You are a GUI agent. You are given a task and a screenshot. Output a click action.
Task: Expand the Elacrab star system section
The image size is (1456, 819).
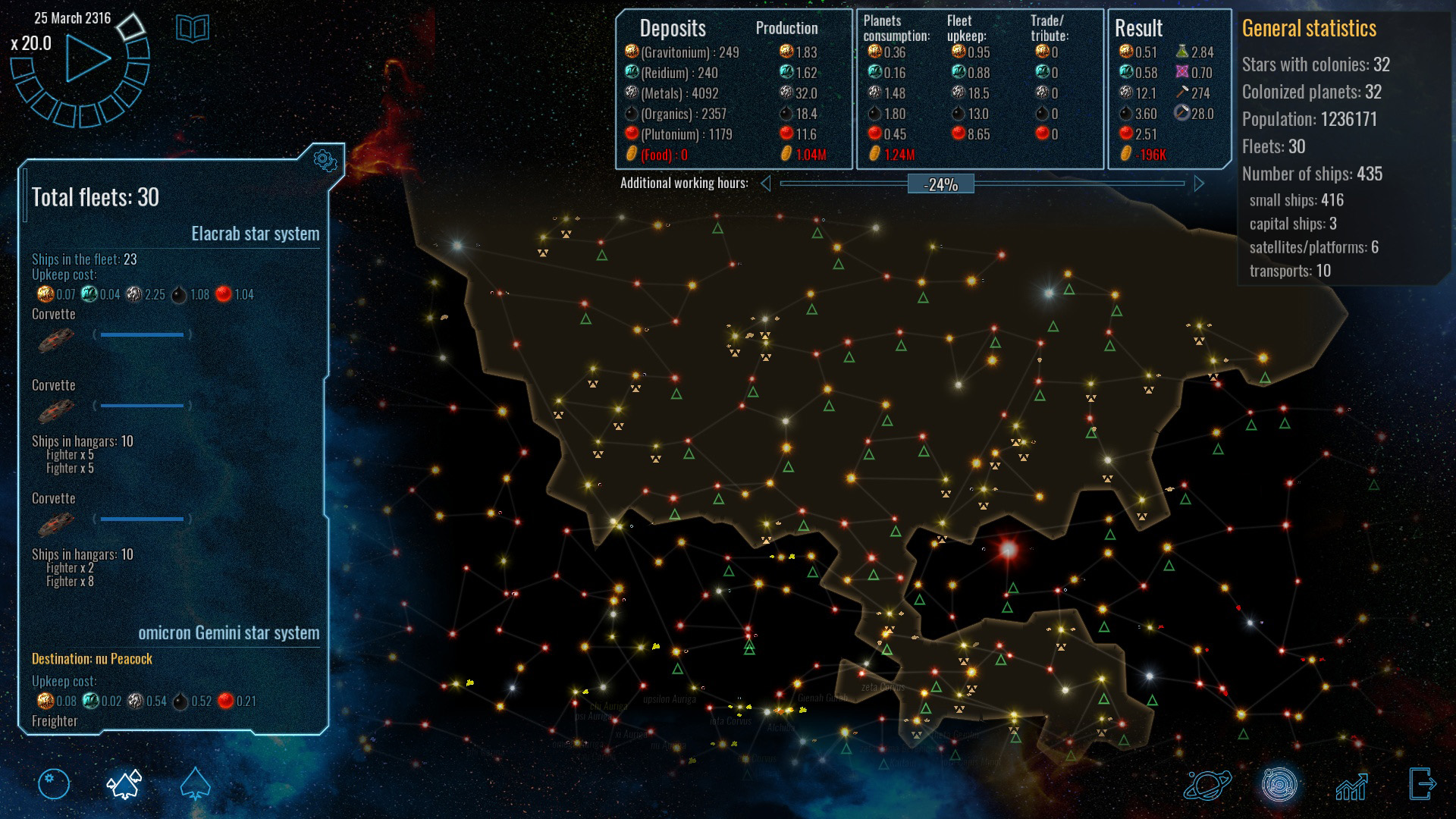click(255, 234)
